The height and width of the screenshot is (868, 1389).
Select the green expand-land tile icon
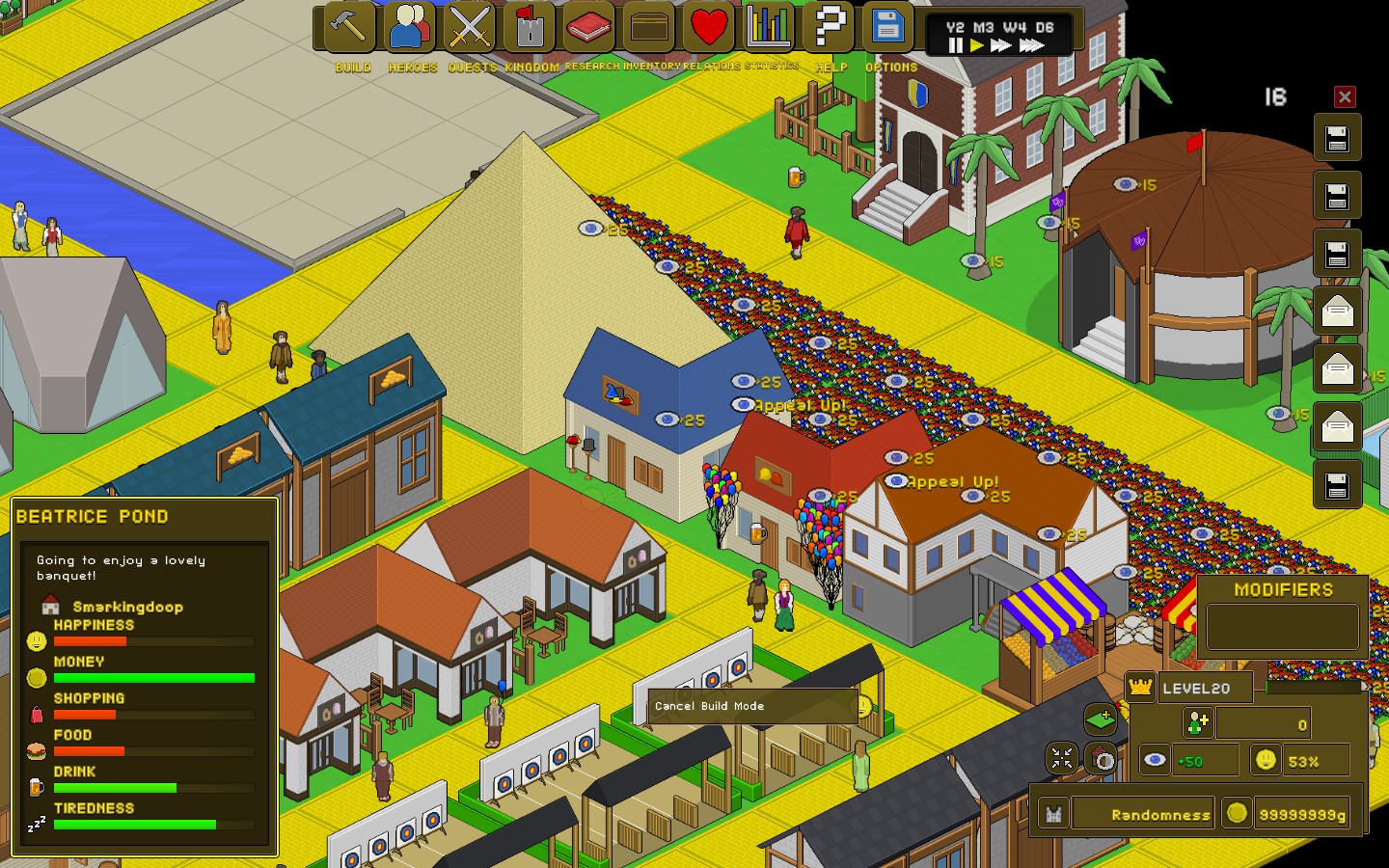pos(1100,718)
